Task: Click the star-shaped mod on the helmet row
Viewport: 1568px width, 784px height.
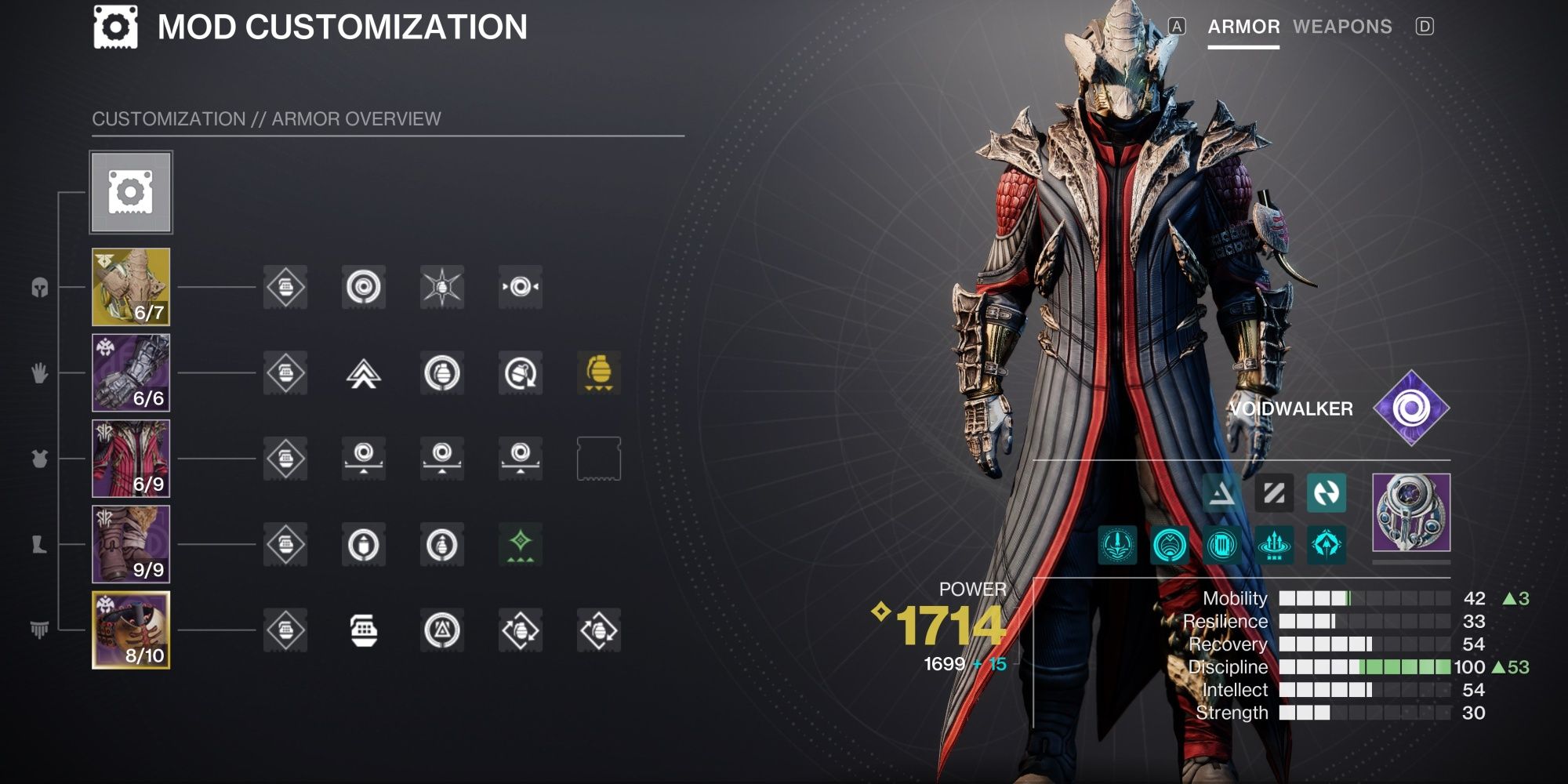Action: [x=443, y=288]
